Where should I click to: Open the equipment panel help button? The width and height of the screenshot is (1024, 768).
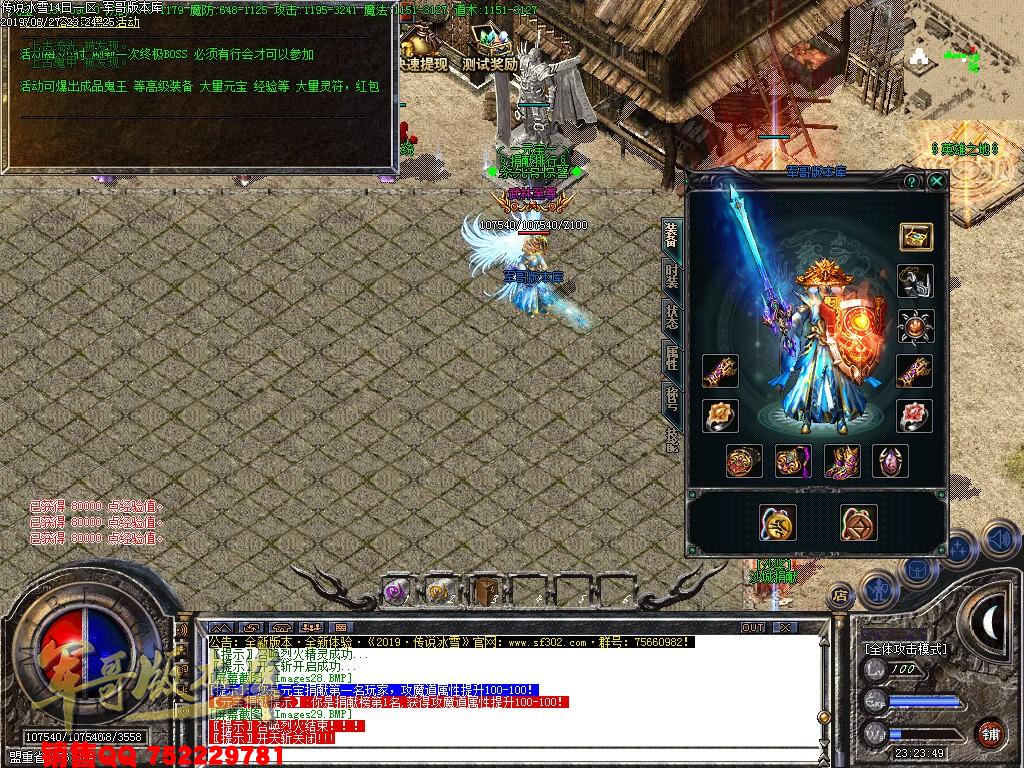click(912, 182)
